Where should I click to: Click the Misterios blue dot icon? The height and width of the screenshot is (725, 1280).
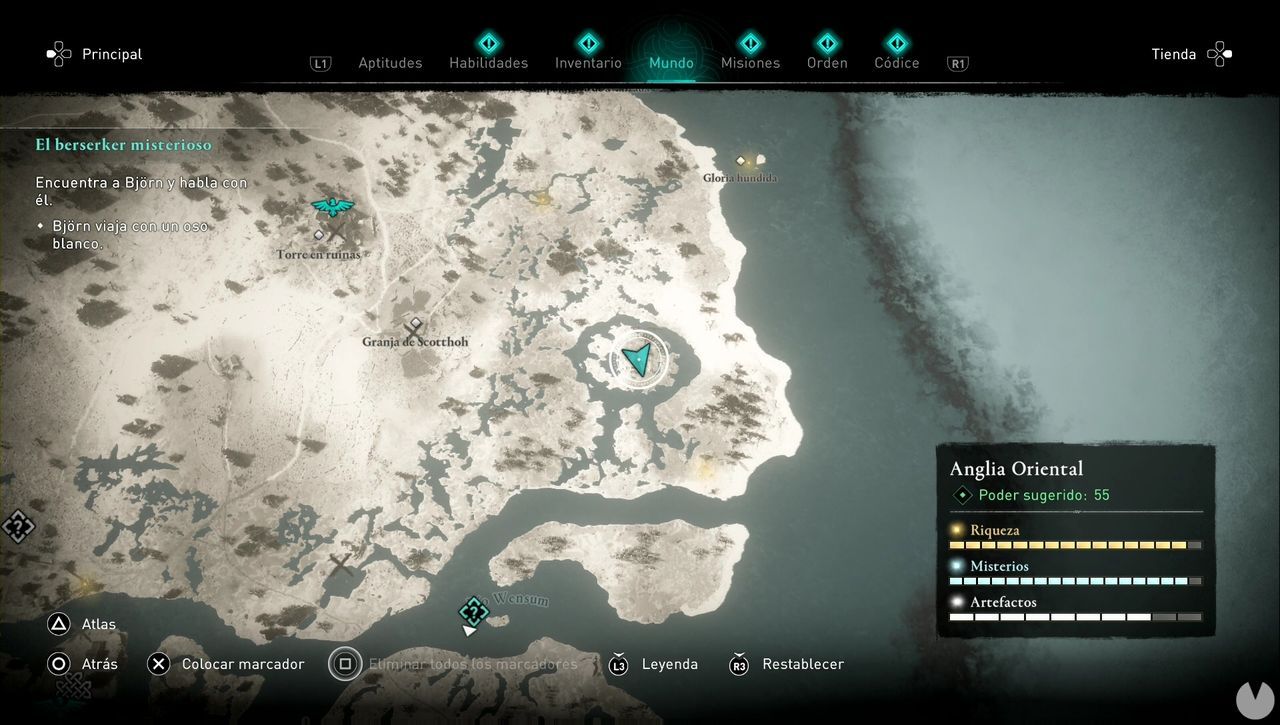click(957, 565)
